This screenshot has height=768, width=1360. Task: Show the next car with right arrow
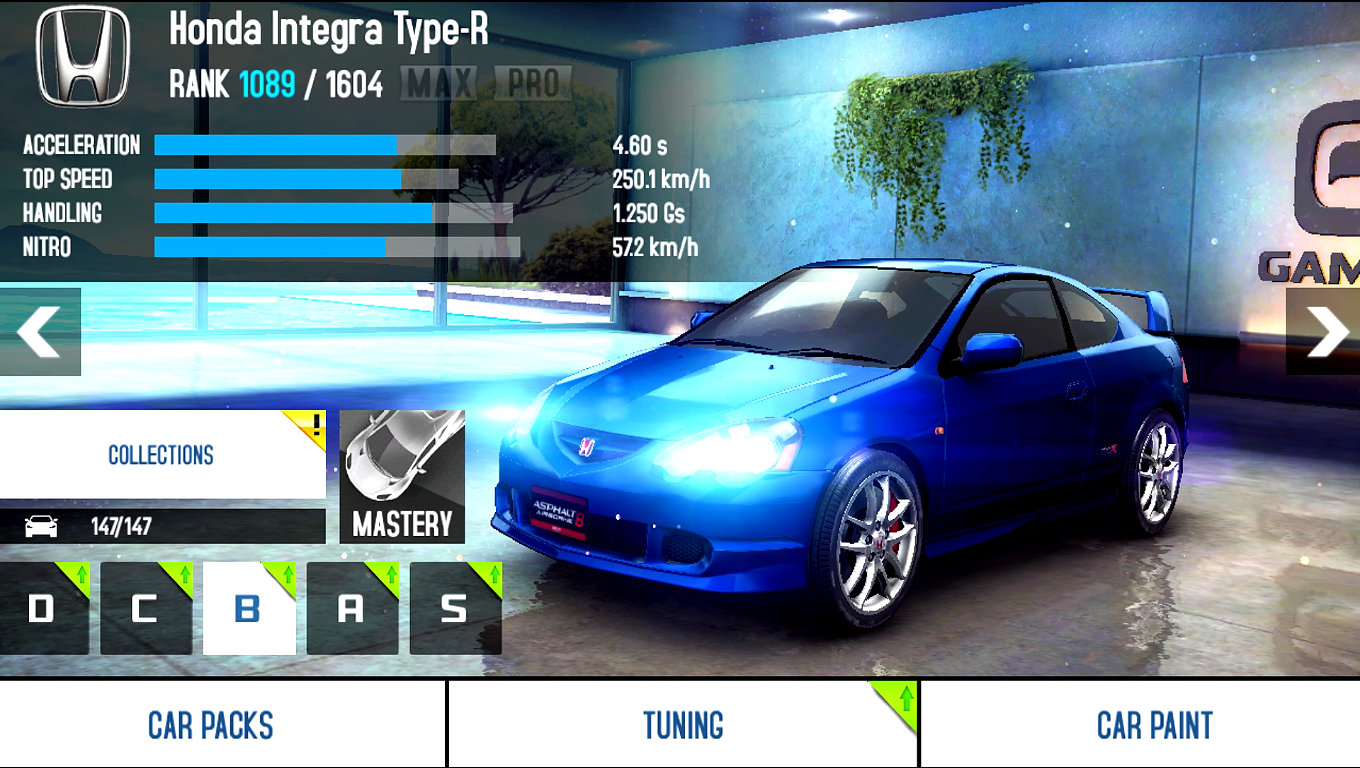(x=1324, y=332)
